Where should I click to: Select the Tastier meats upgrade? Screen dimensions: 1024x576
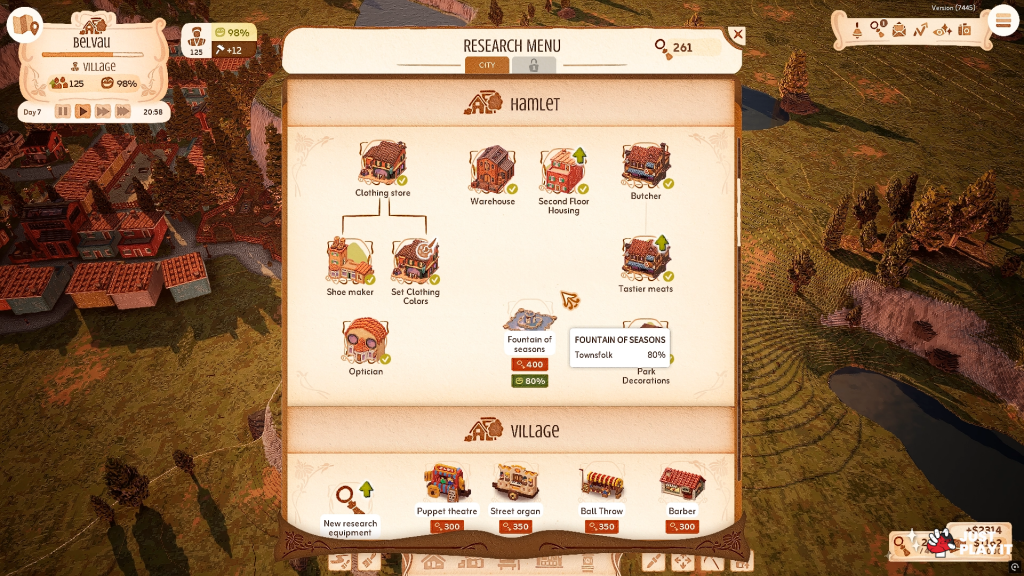point(646,259)
